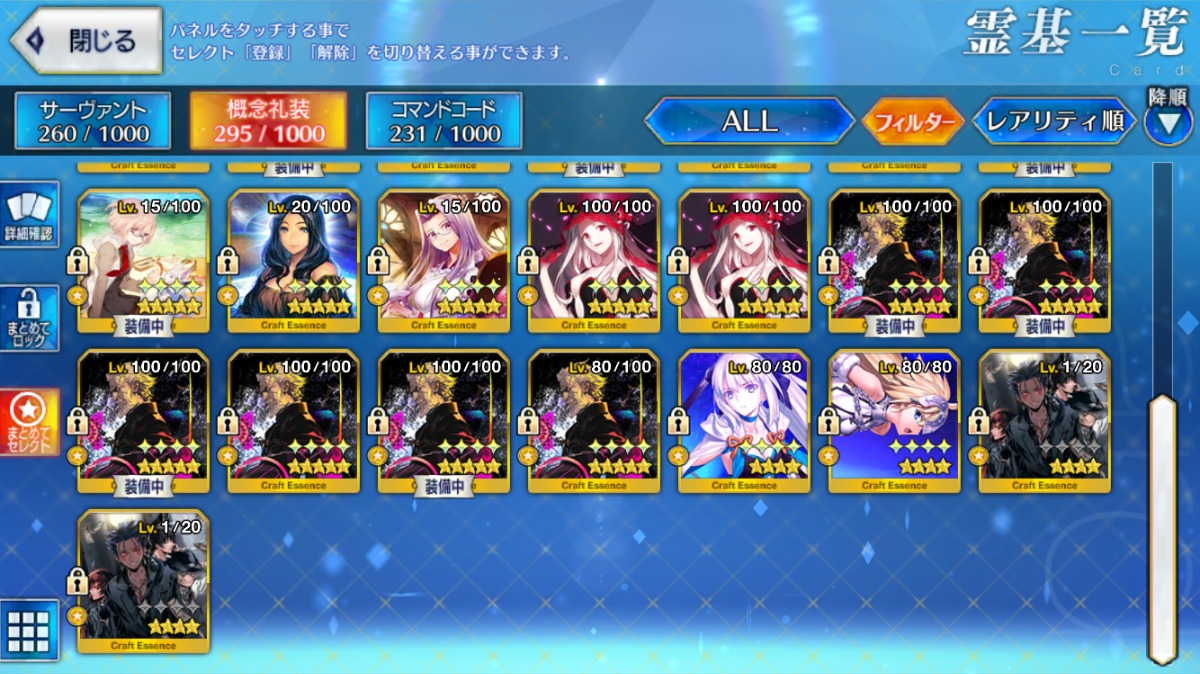Open the フィルター filter options
Image resolution: width=1200 pixels, height=674 pixels.
pos(912,122)
